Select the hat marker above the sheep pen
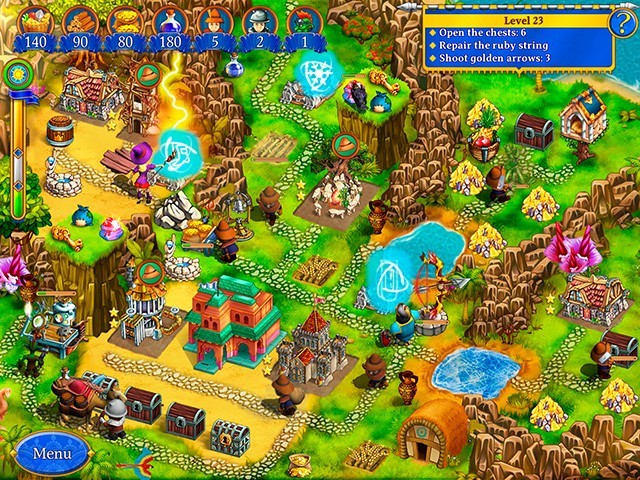The image size is (640, 480). point(346,146)
